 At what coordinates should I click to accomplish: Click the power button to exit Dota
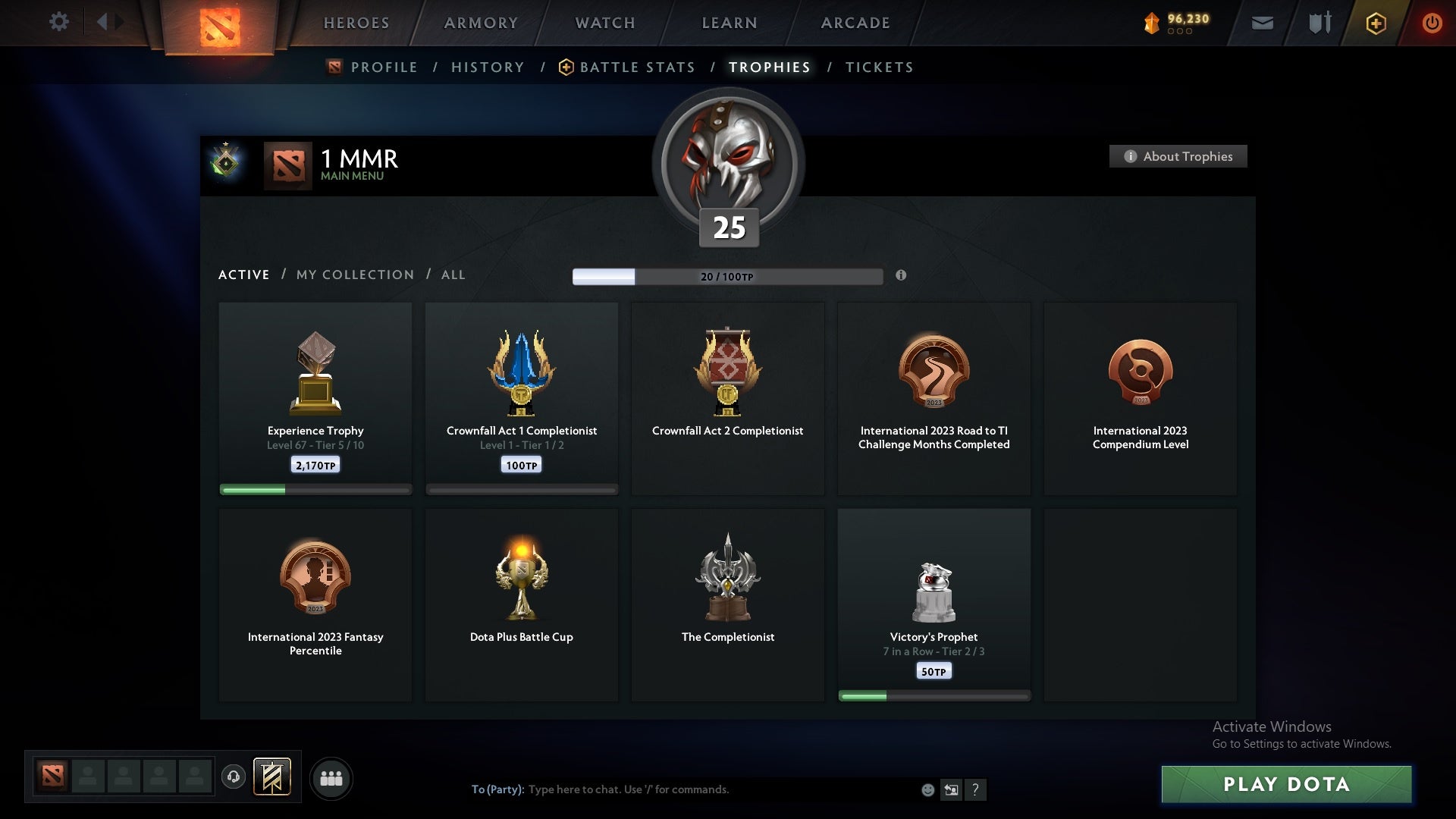pos(1432,23)
